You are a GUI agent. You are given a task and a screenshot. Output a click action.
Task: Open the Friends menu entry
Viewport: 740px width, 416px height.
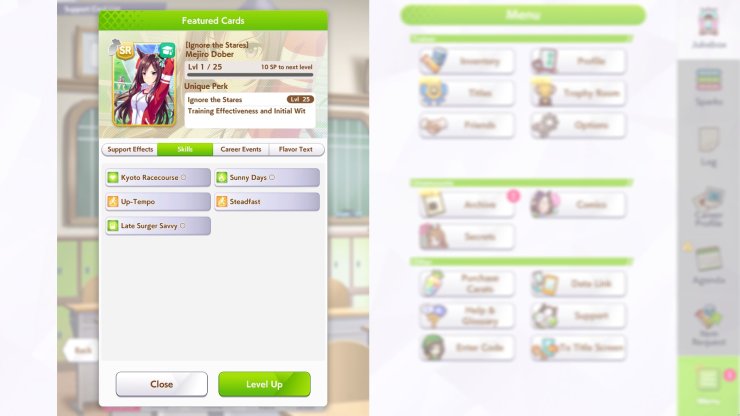coord(467,126)
